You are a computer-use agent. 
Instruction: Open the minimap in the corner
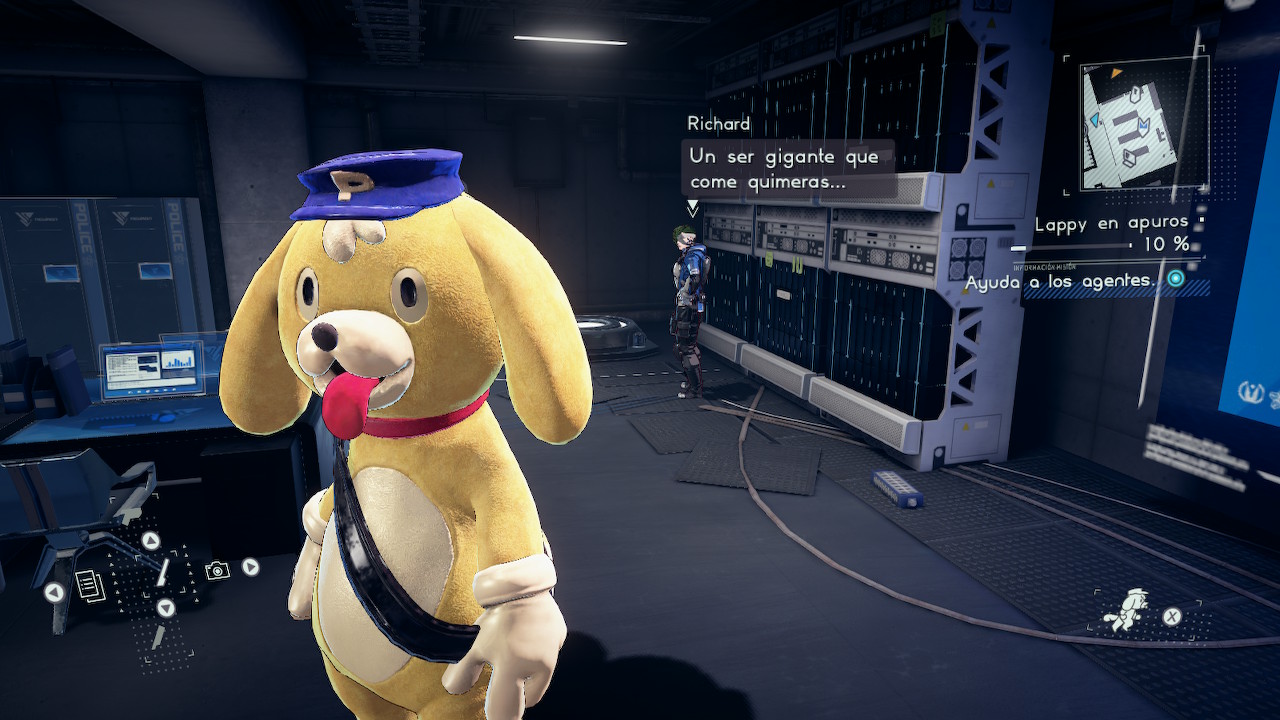pyautogui.click(x=1145, y=124)
